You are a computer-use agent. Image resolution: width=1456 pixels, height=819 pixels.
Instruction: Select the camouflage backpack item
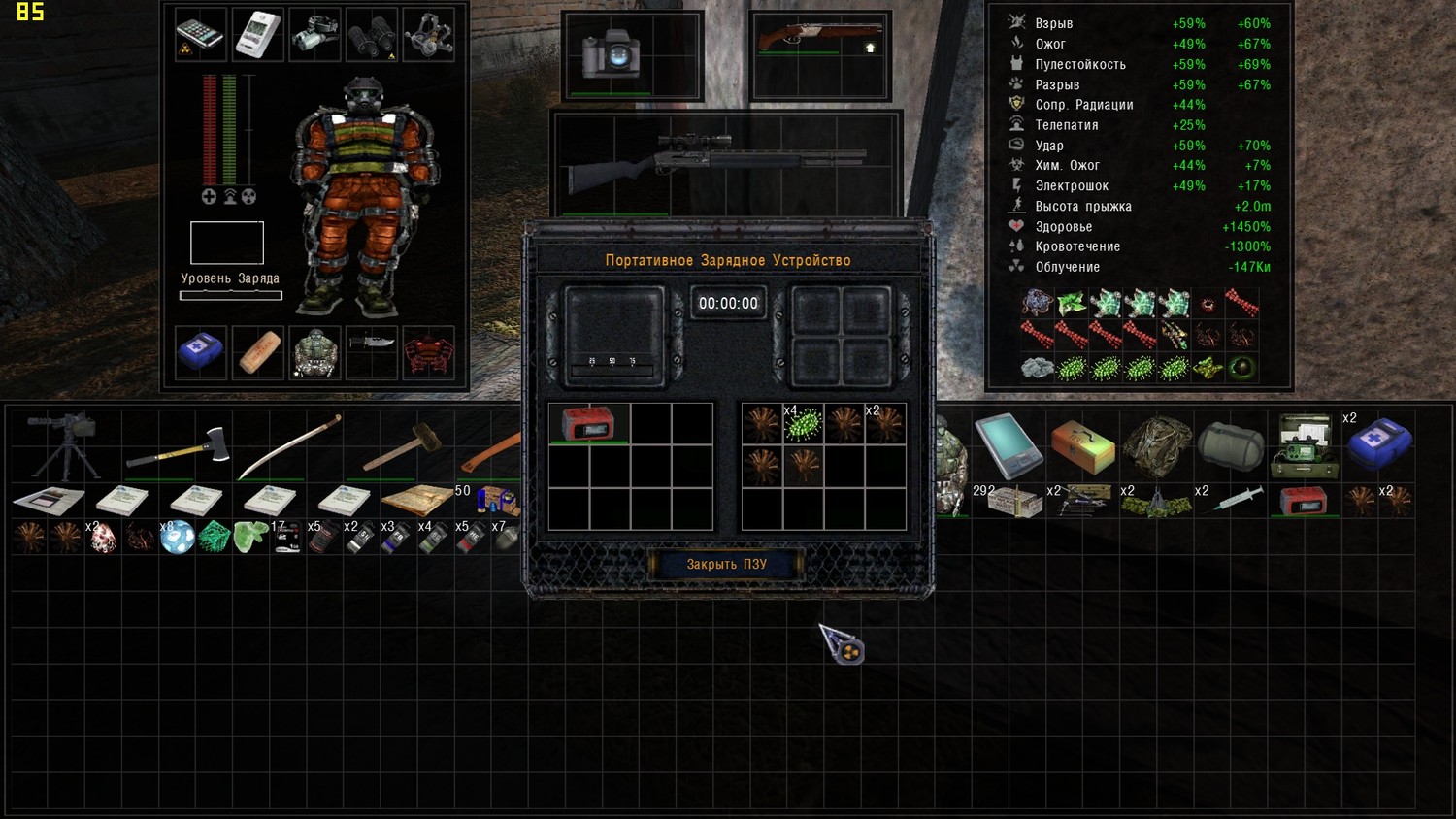(1157, 445)
